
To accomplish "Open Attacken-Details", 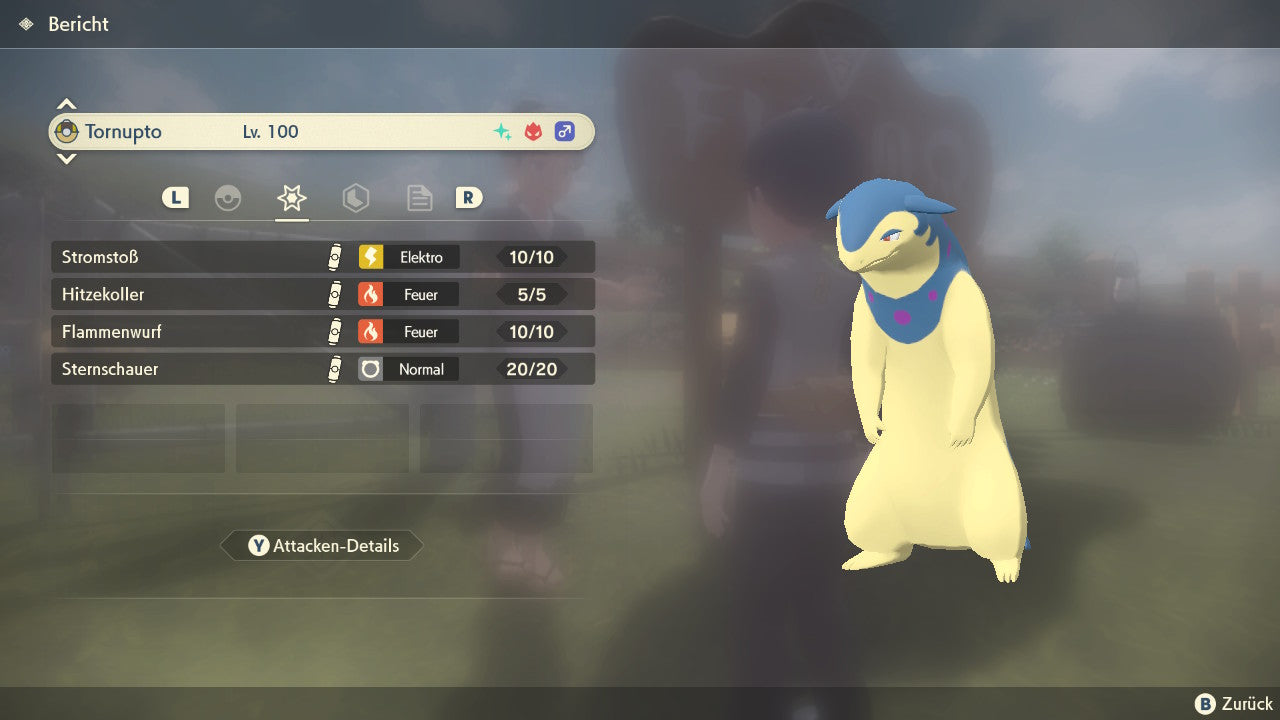I will tap(322, 546).
